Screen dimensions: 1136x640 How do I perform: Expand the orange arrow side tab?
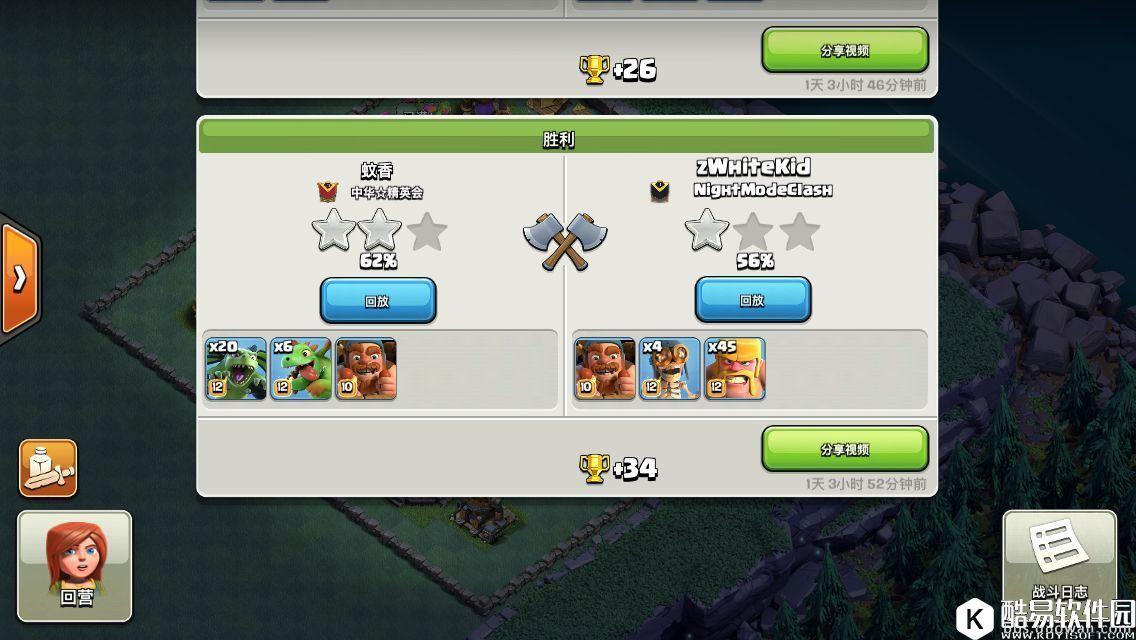[x=19, y=278]
